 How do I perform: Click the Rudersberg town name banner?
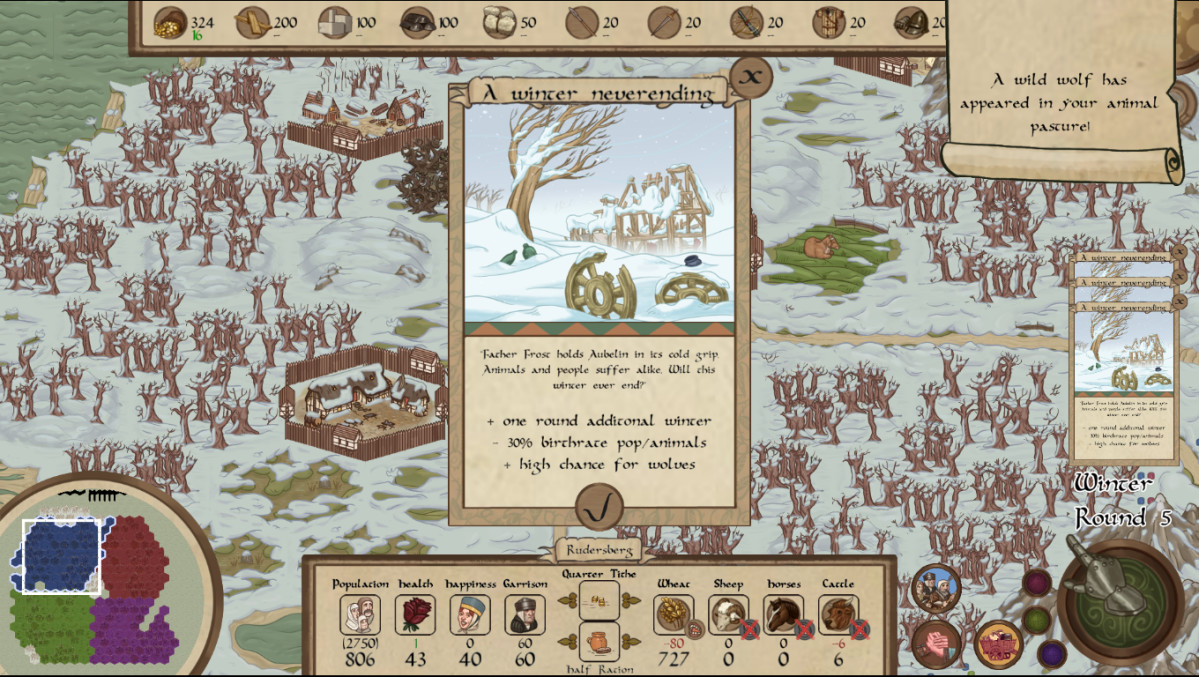(x=599, y=550)
